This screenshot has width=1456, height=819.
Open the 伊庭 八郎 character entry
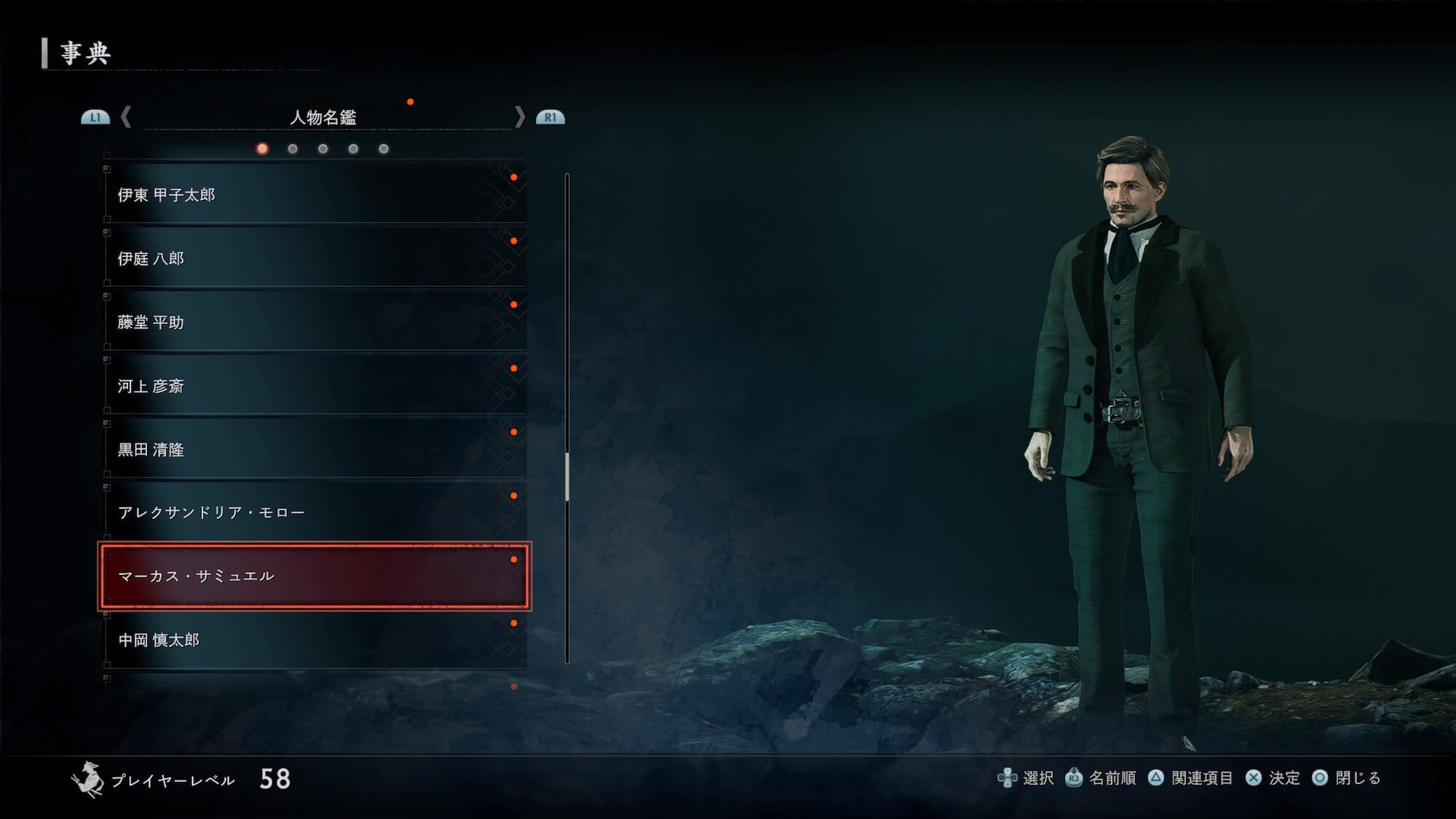pos(314,258)
